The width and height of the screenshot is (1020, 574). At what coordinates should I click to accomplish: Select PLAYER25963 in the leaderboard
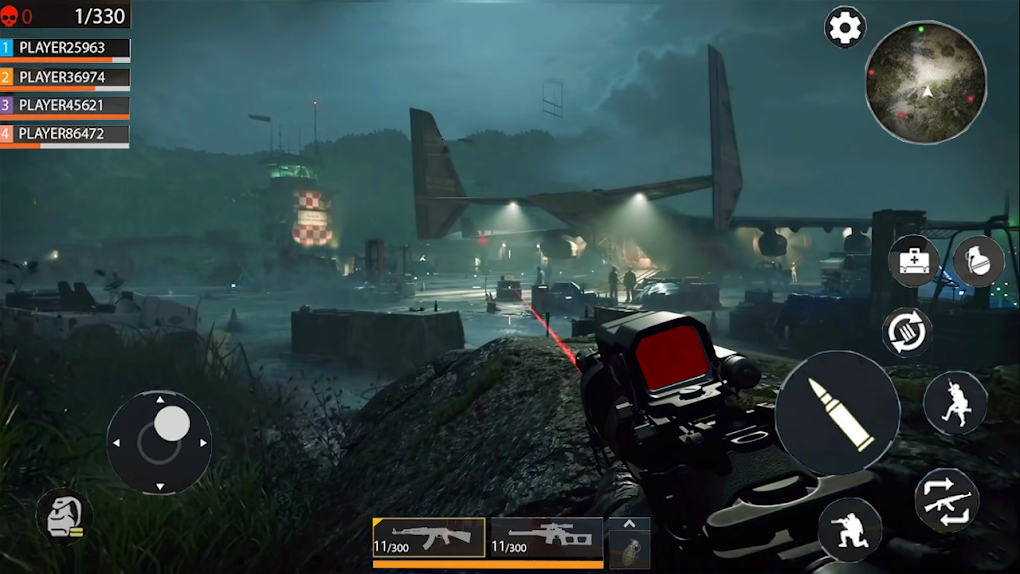[65, 48]
